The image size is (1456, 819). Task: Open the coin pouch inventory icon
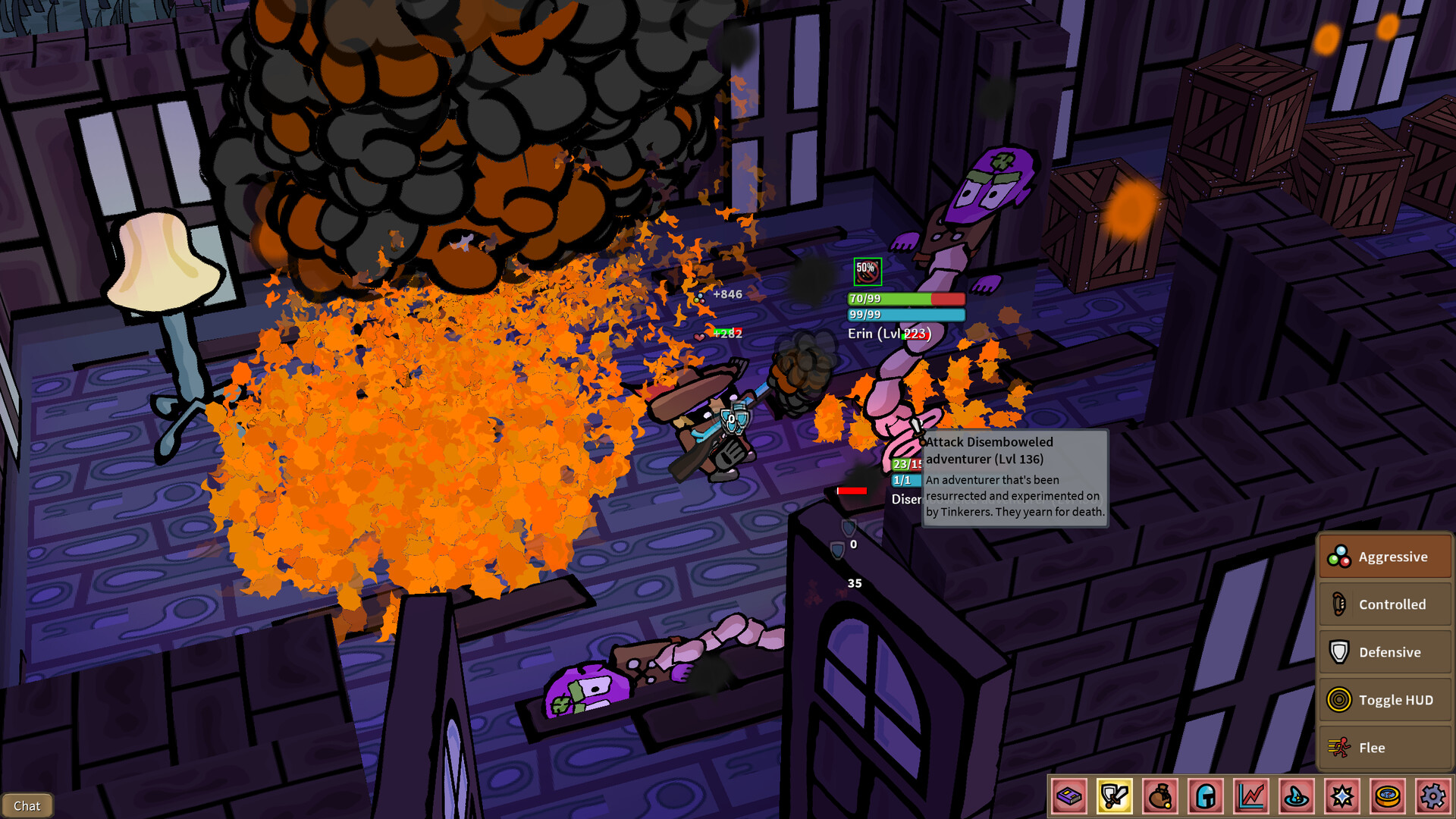(x=1159, y=798)
